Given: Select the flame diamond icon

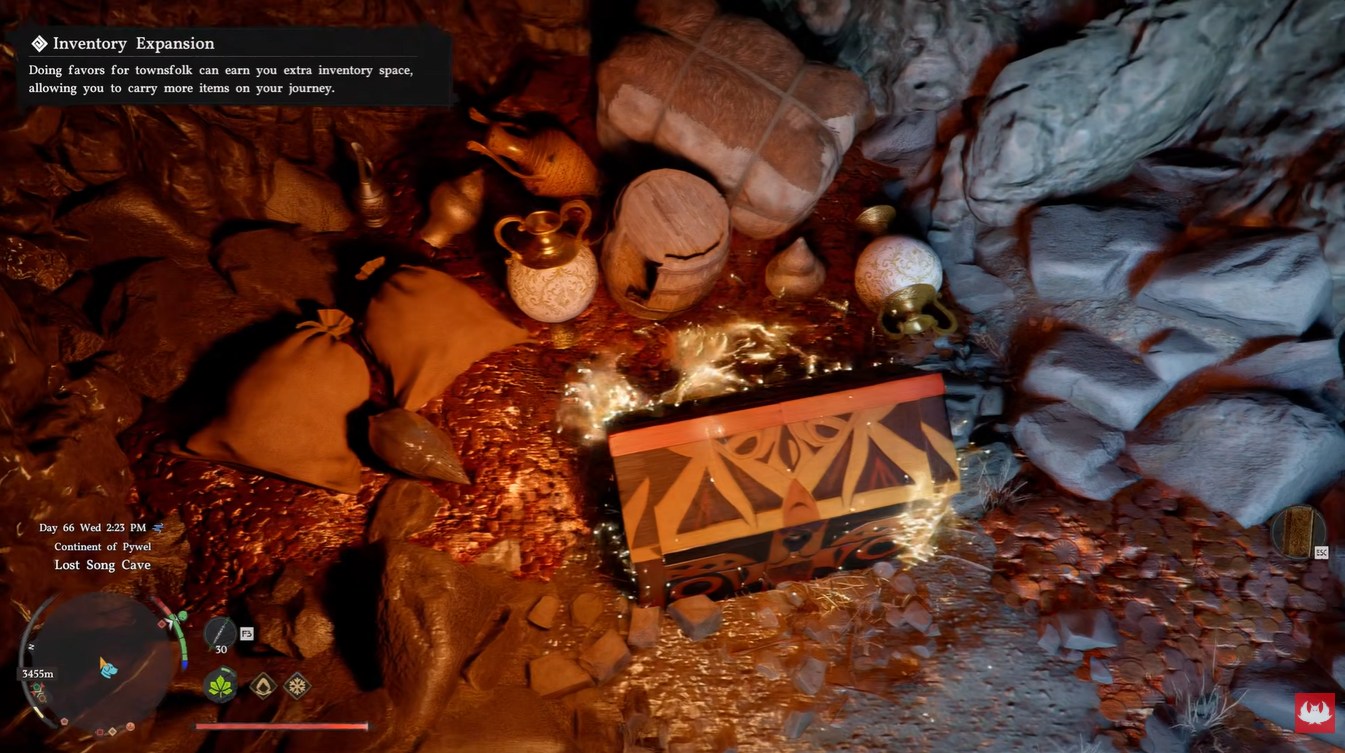Looking at the screenshot, I should [263, 686].
